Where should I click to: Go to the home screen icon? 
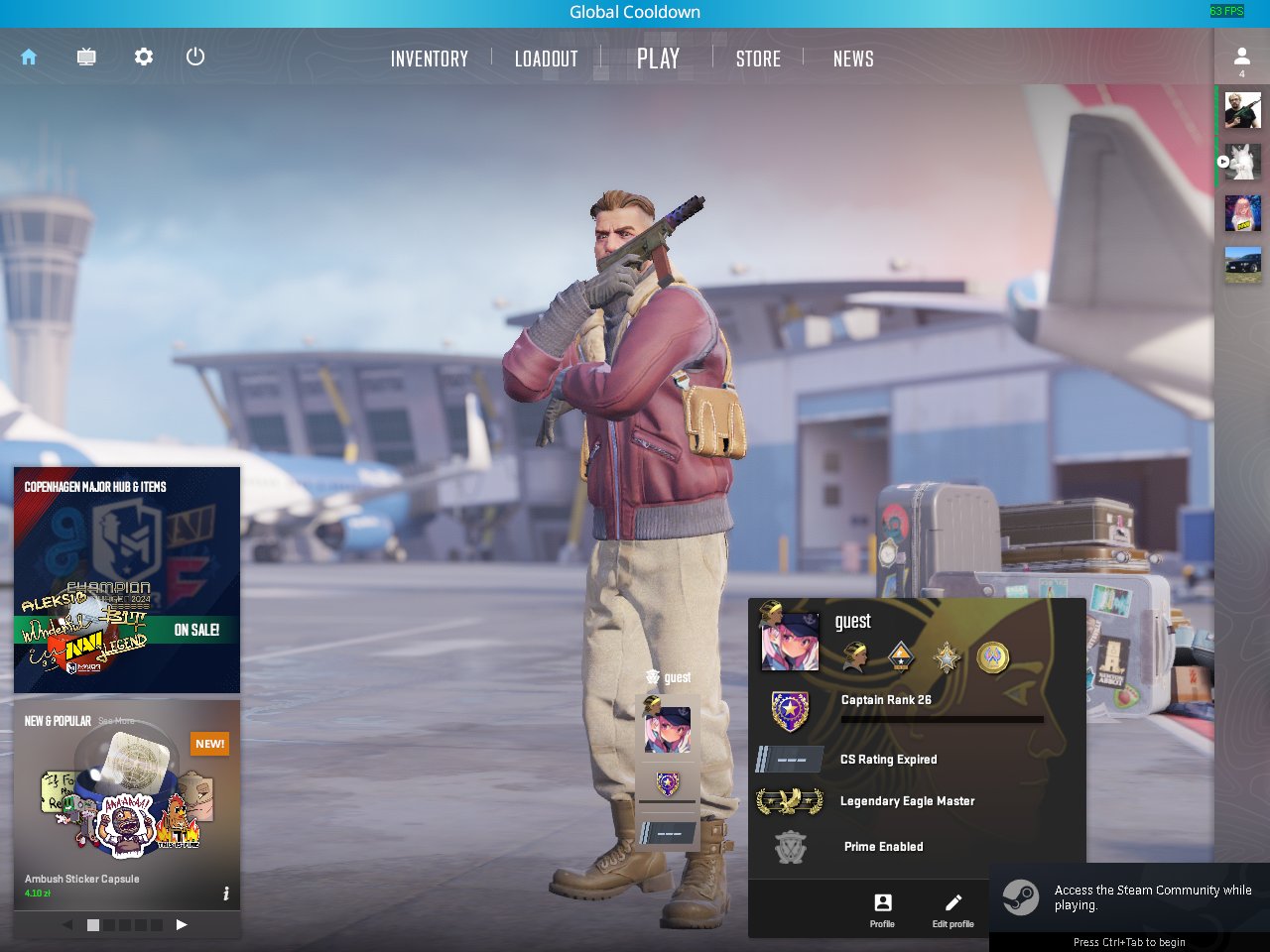coord(29,58)
